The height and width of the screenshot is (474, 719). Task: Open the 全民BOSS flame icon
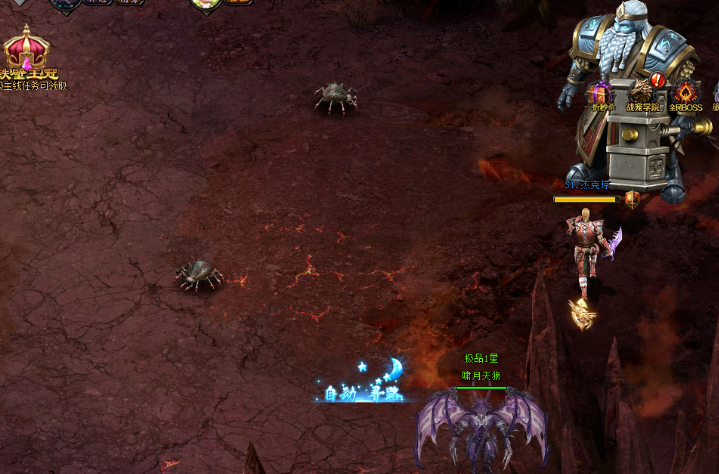click(686, 93)
